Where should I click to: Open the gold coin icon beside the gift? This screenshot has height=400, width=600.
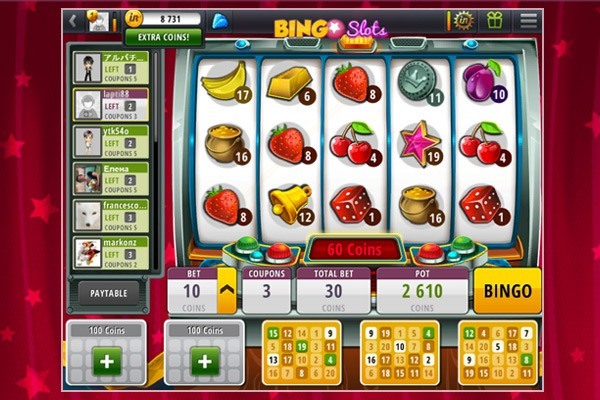click(x=462, y=20)
